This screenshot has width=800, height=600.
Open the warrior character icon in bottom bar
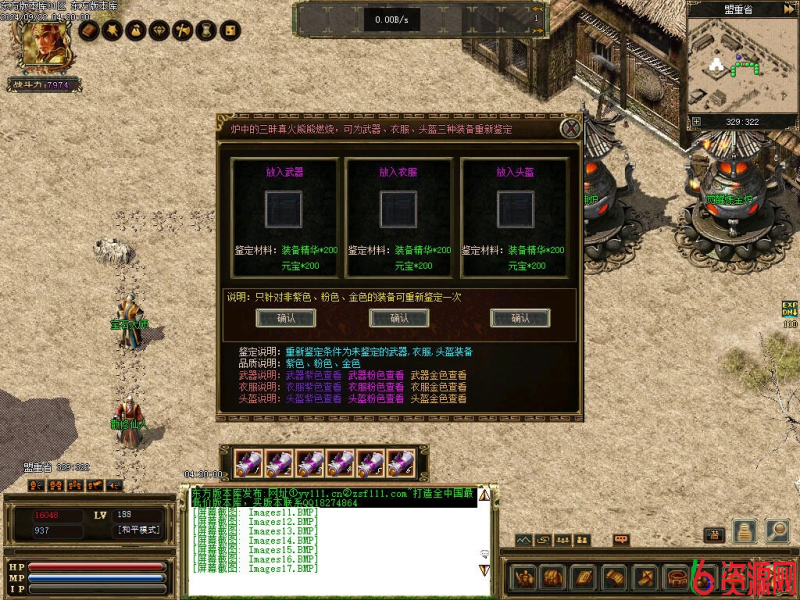[x=523, y=578]
